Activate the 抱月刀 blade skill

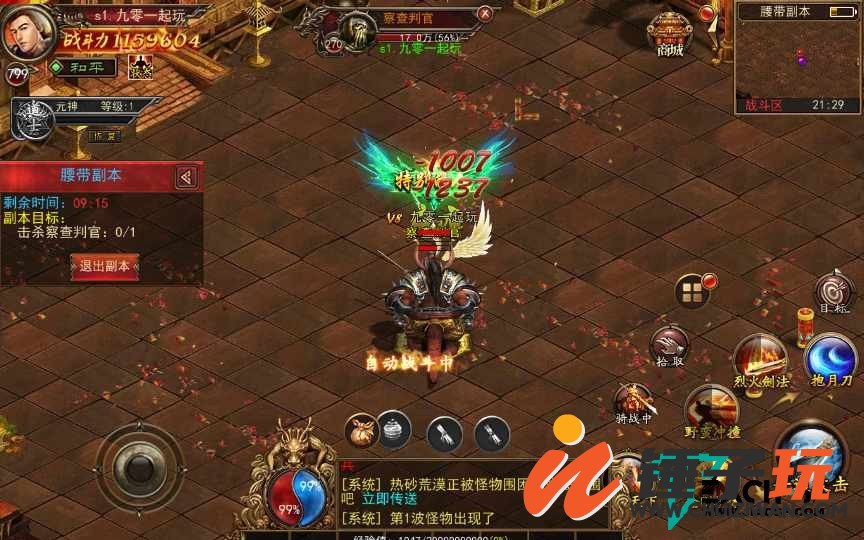831,361
